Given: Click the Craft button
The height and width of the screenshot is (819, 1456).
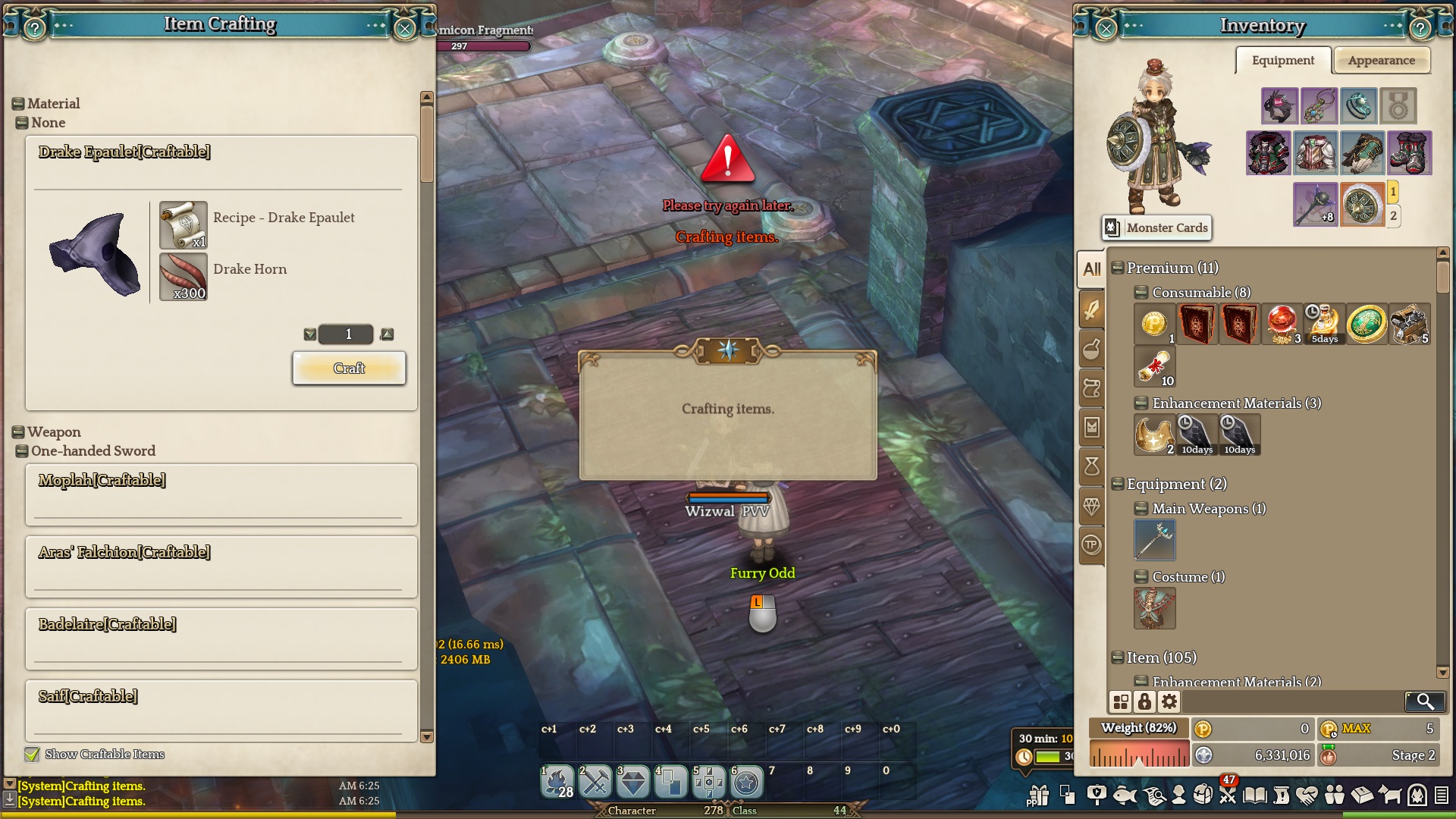Looking at the screenshot, I should tap(349, 369).
